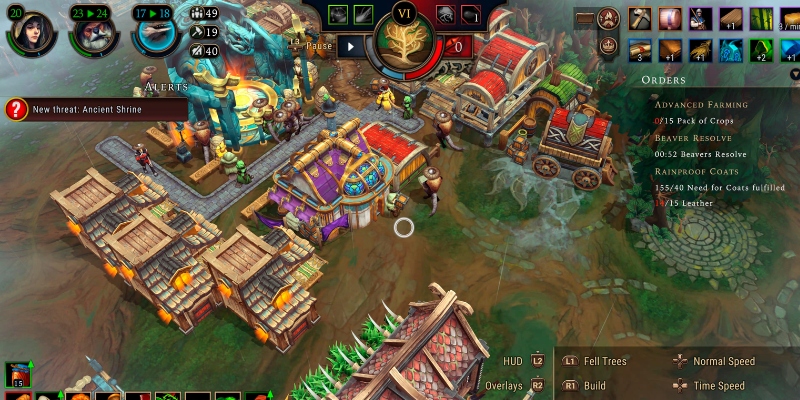Select the hammer perk icon
The width and height of the screenshot is (800, 400).
click(x=641, y=18)
